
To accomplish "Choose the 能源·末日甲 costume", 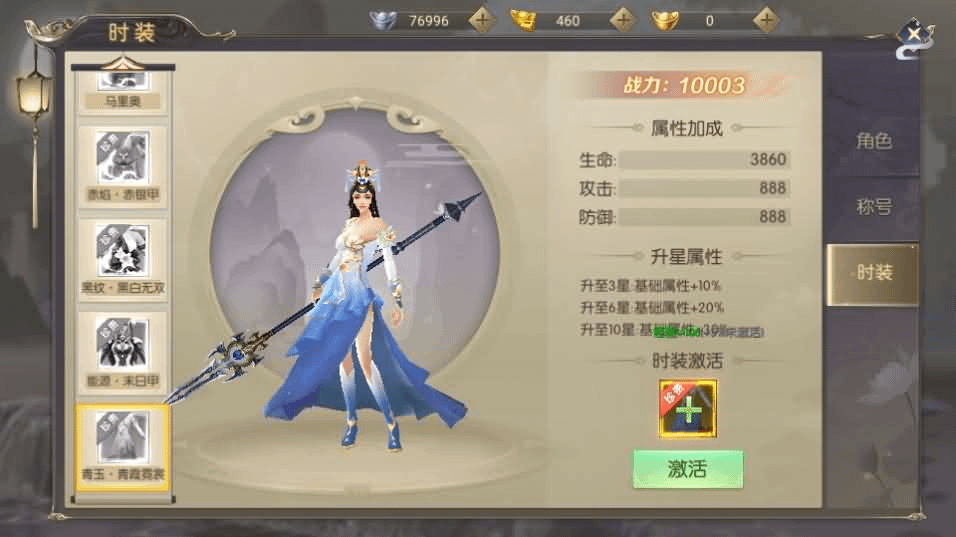I will tap(122, 351).
